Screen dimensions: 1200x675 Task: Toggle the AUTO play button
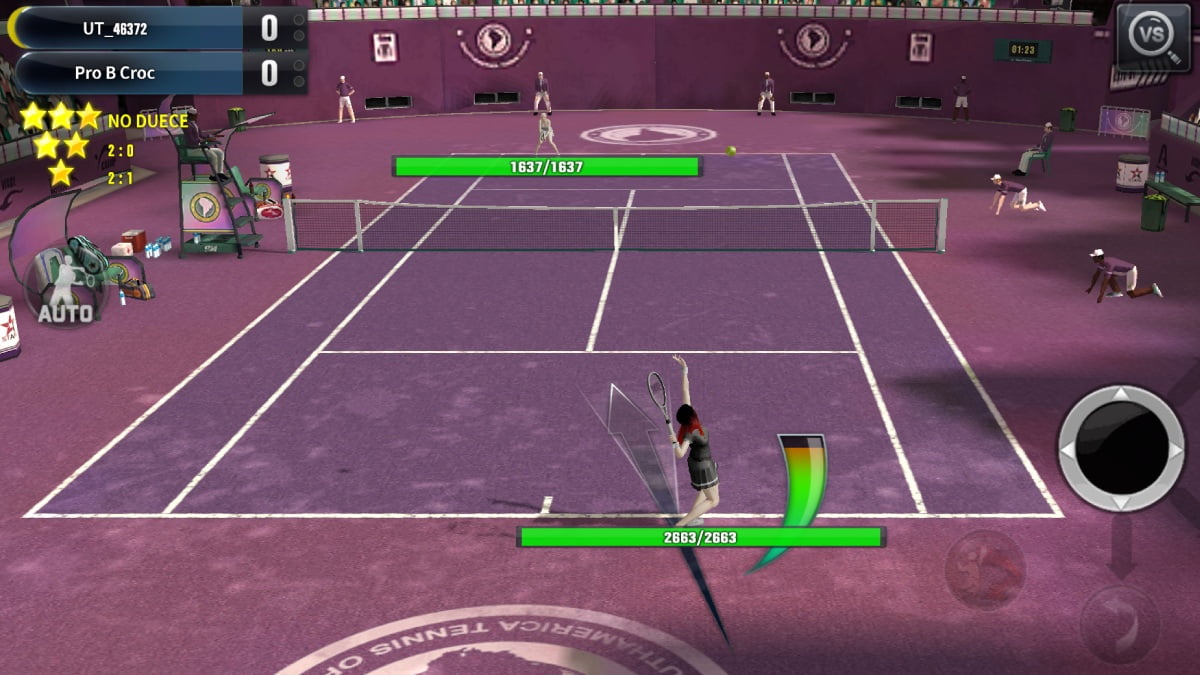(x=64, y=287)
